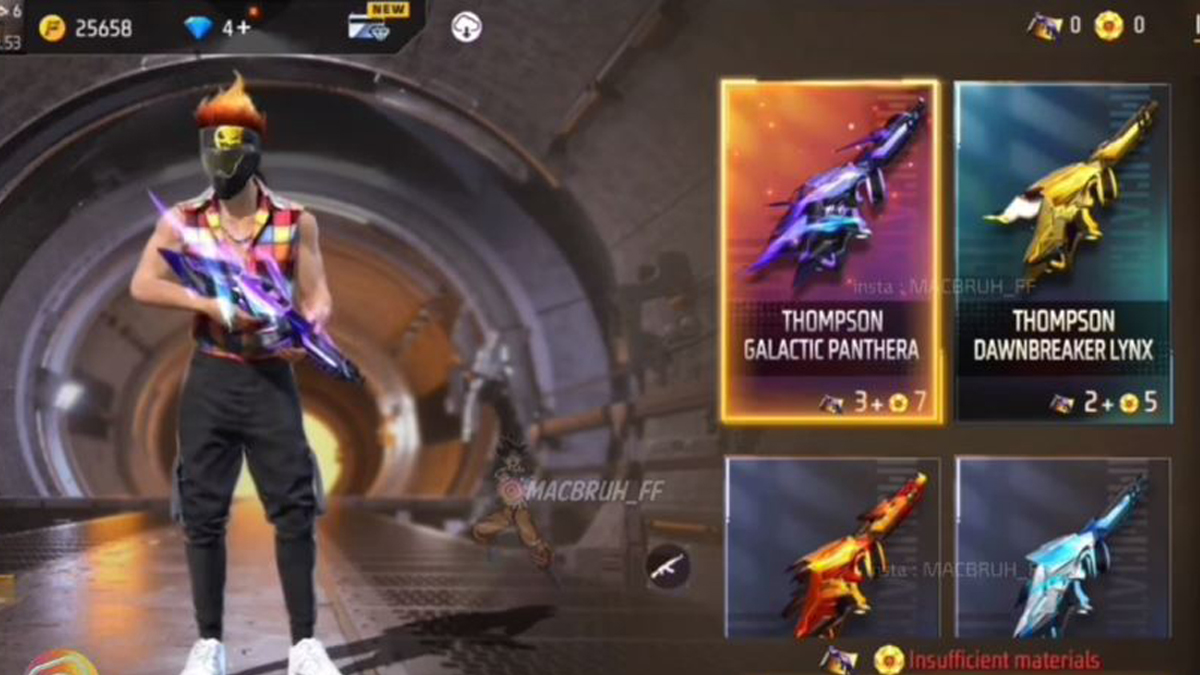Pick the icy blue Thompson skin card

click(x=1063, y=548)
